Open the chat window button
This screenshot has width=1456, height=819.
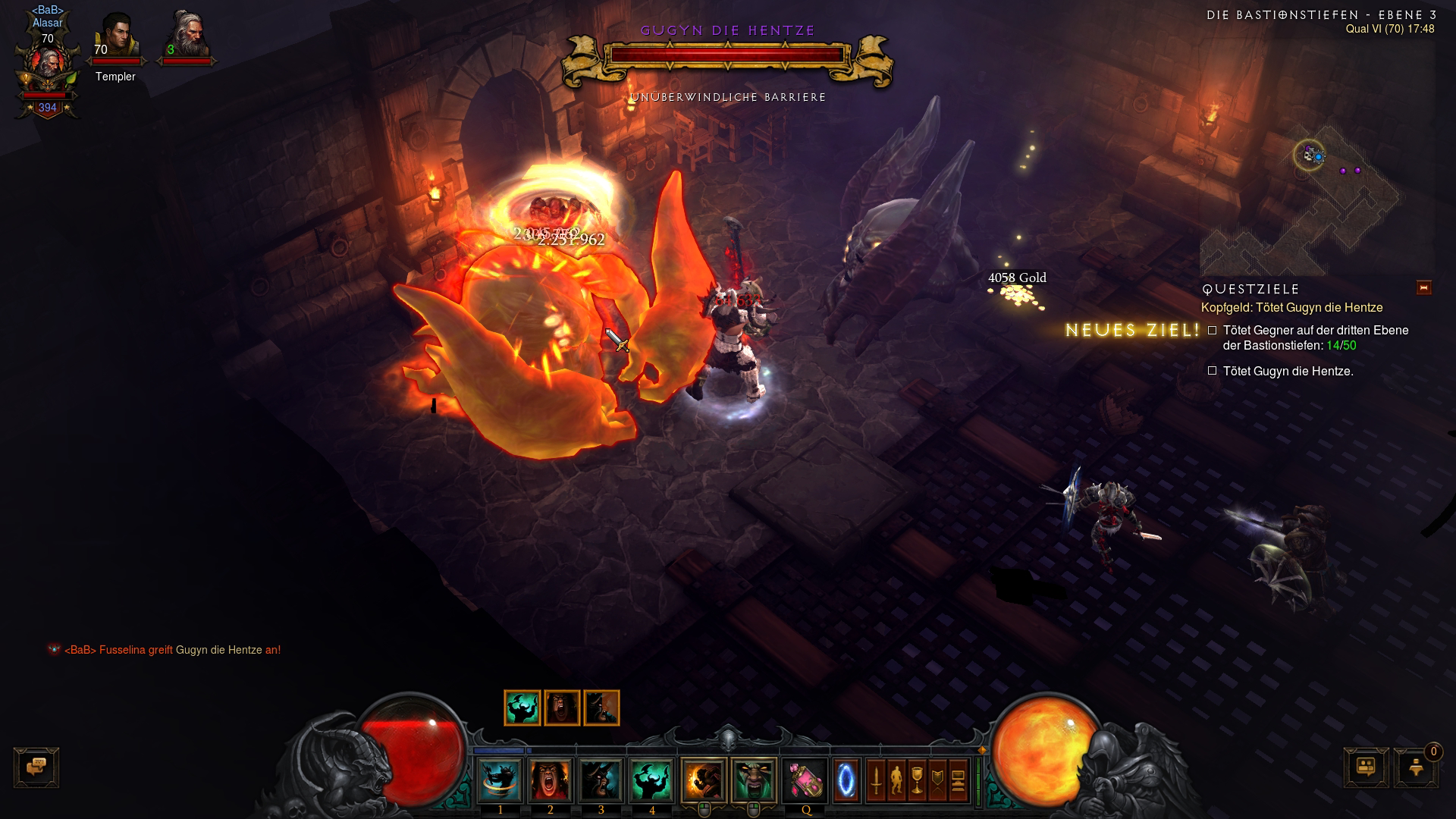(x=36, y=767)
